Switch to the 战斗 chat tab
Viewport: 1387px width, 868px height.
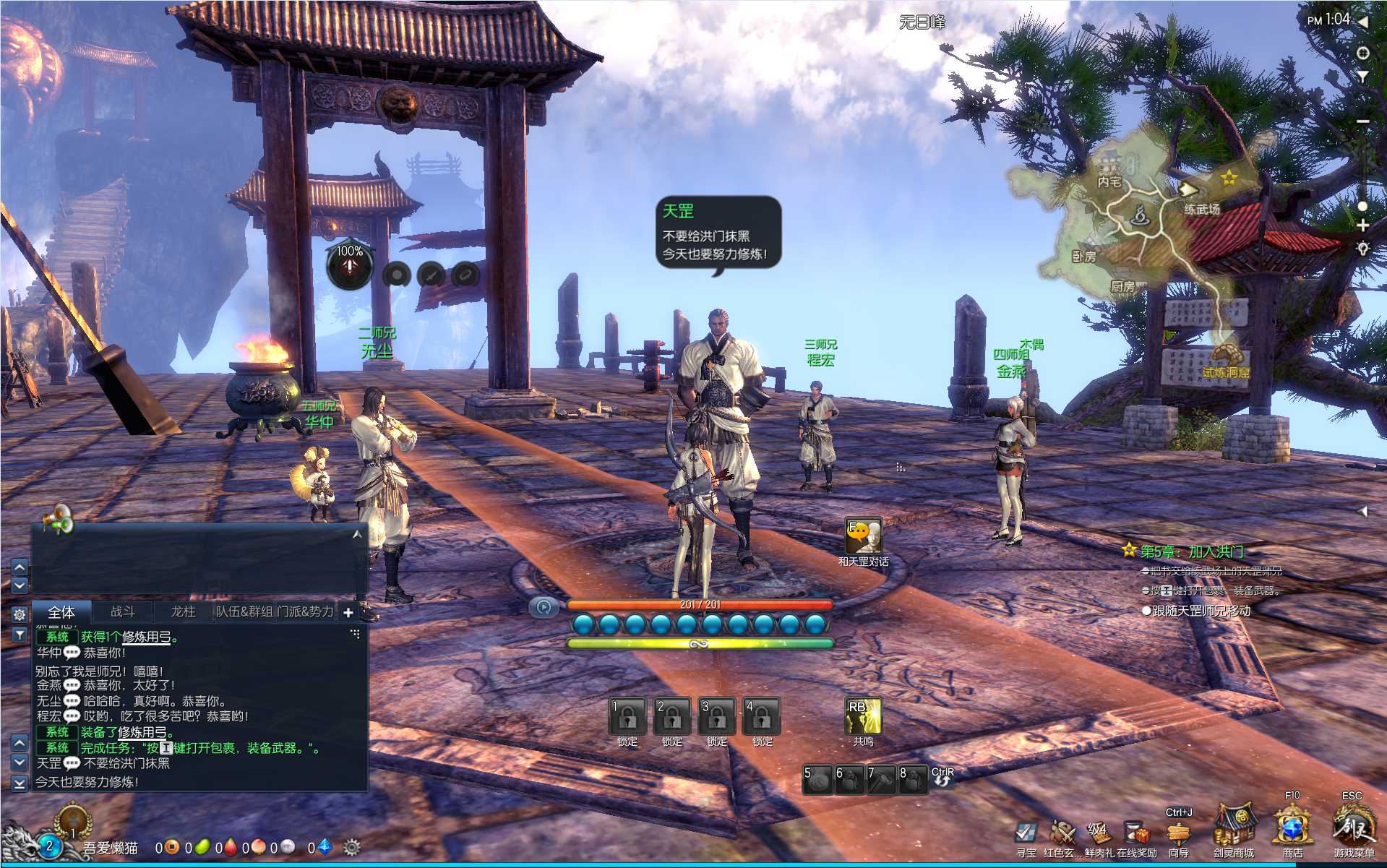(x=122, y=611)
